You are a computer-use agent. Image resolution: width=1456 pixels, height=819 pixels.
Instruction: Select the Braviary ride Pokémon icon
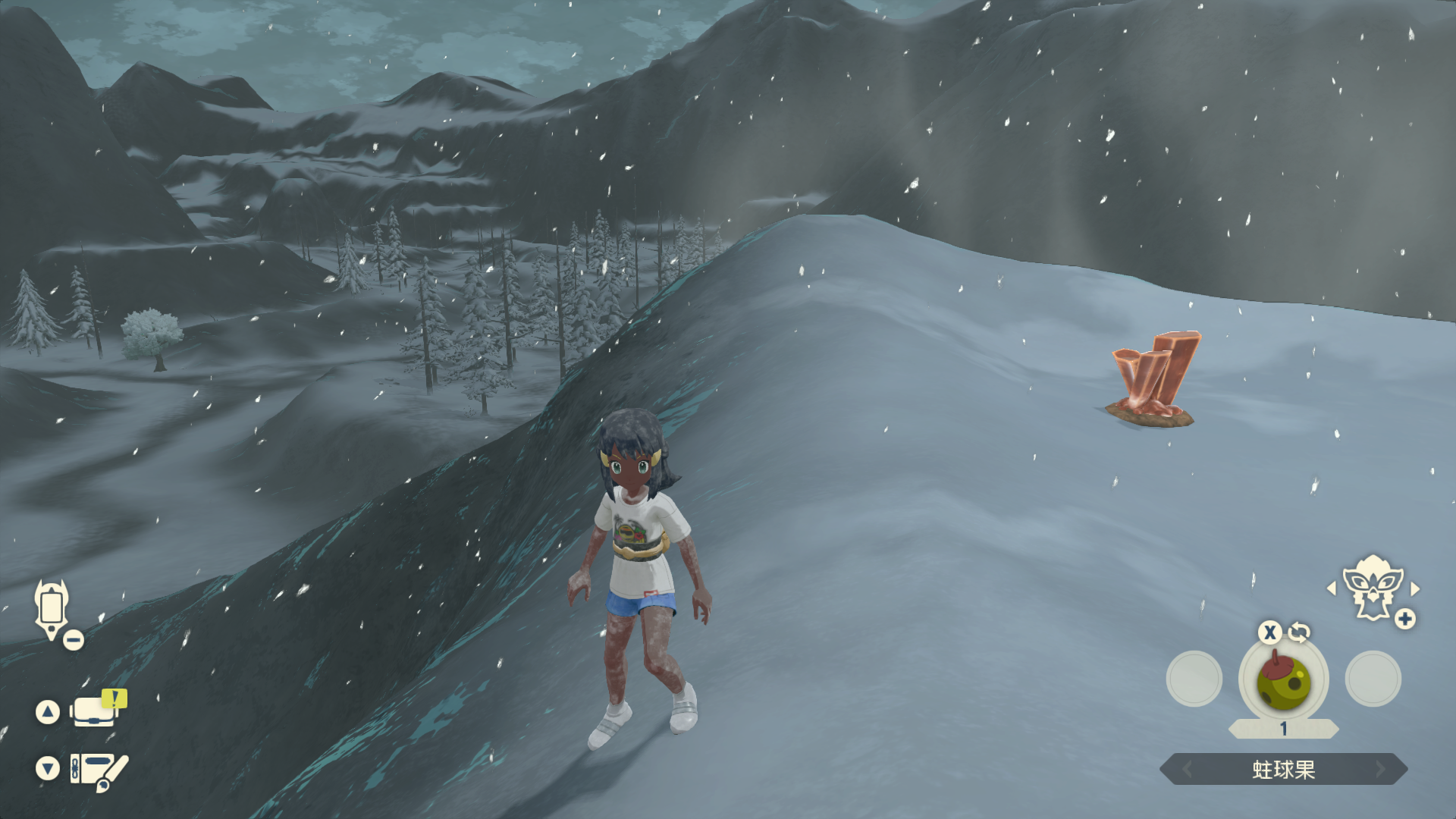coord(1372,586)
